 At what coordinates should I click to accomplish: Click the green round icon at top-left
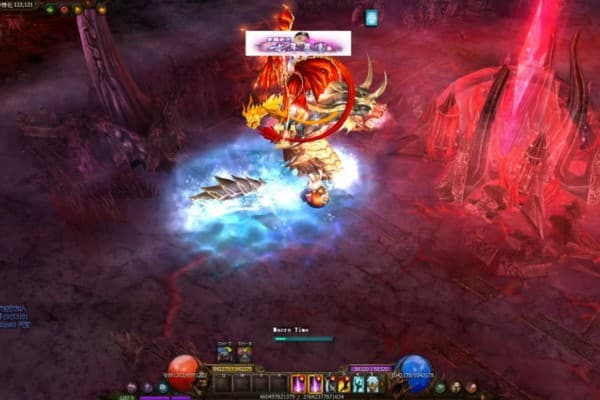click(51, 9)
